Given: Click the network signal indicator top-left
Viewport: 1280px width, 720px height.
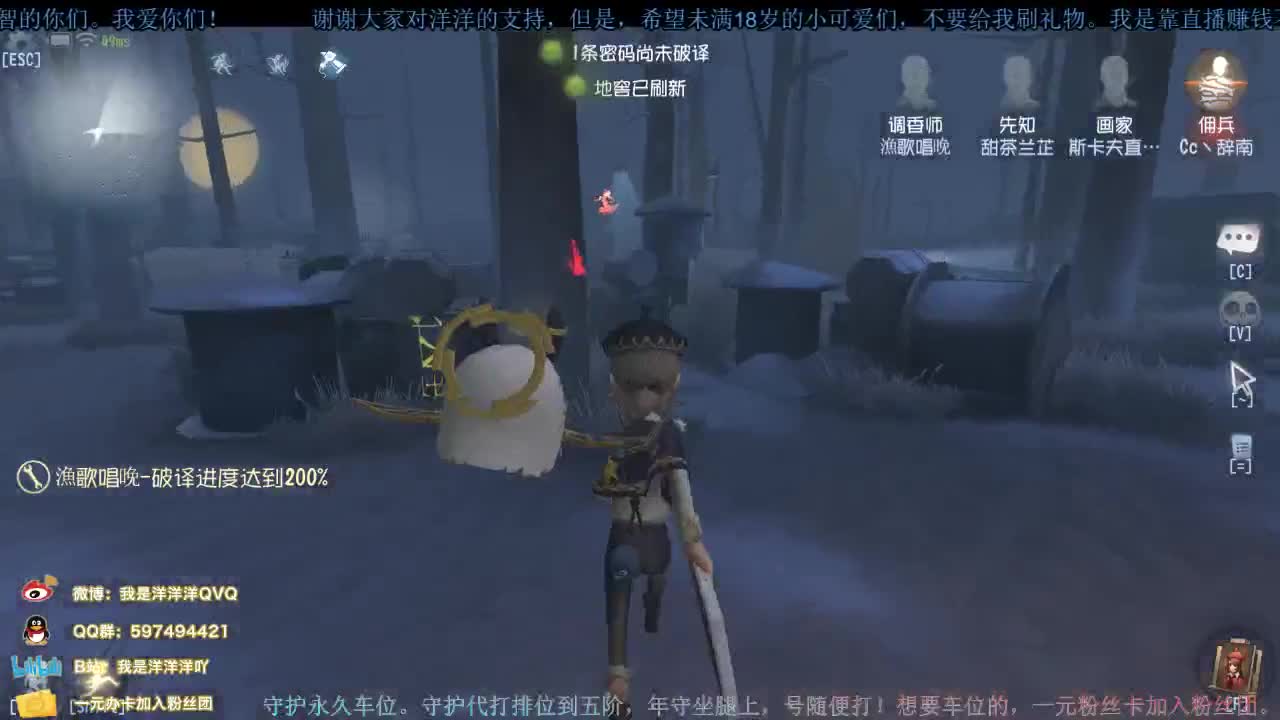Looking at the screenshot, I should (85, 39).
